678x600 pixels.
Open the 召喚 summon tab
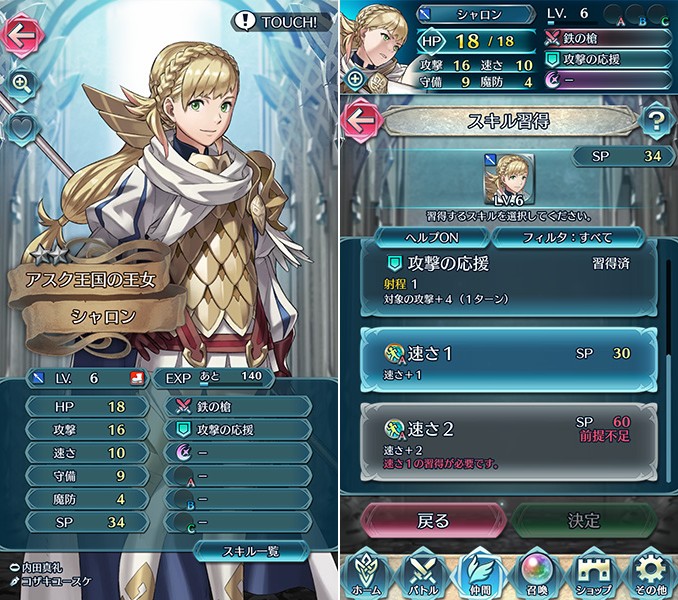pyautogui.click(x=538, y=575)
